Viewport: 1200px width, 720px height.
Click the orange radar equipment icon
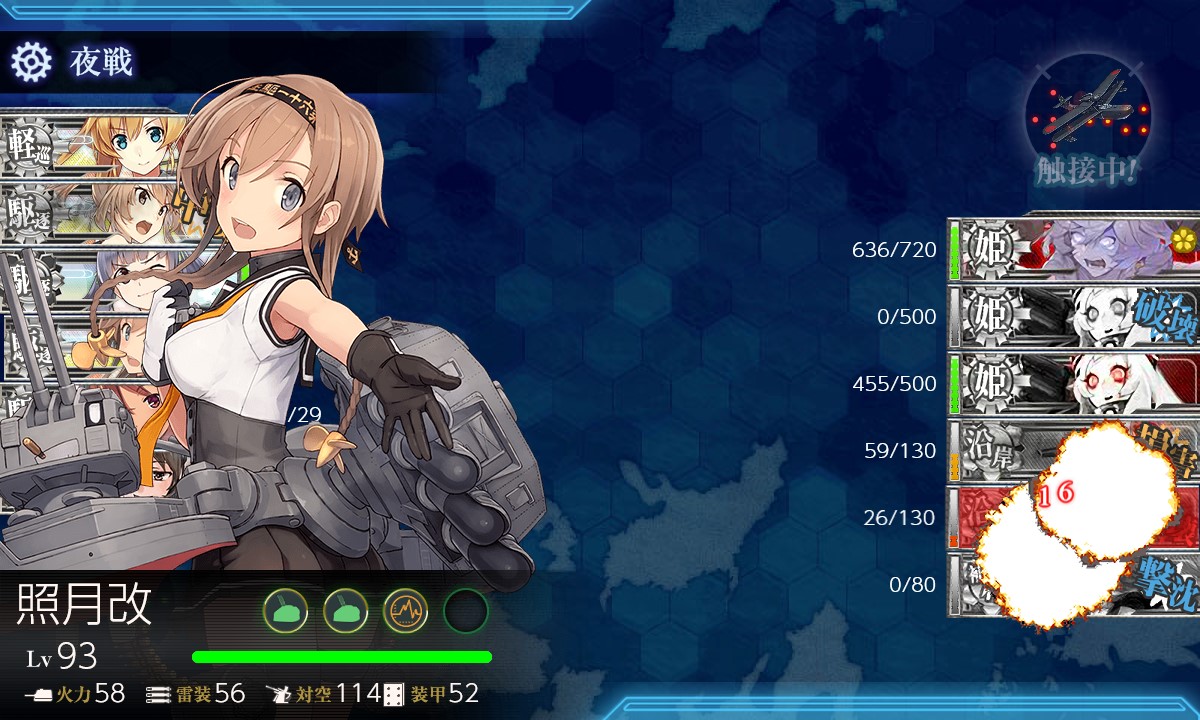click(405, 610)
